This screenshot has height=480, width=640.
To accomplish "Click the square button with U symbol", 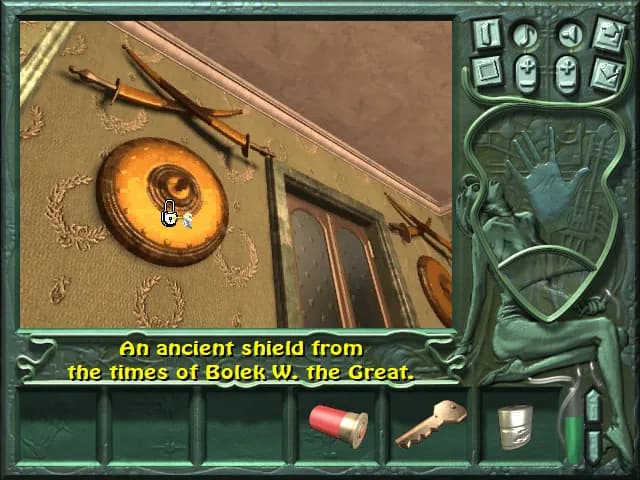I will pyautogui.click(x=487, y=33).
